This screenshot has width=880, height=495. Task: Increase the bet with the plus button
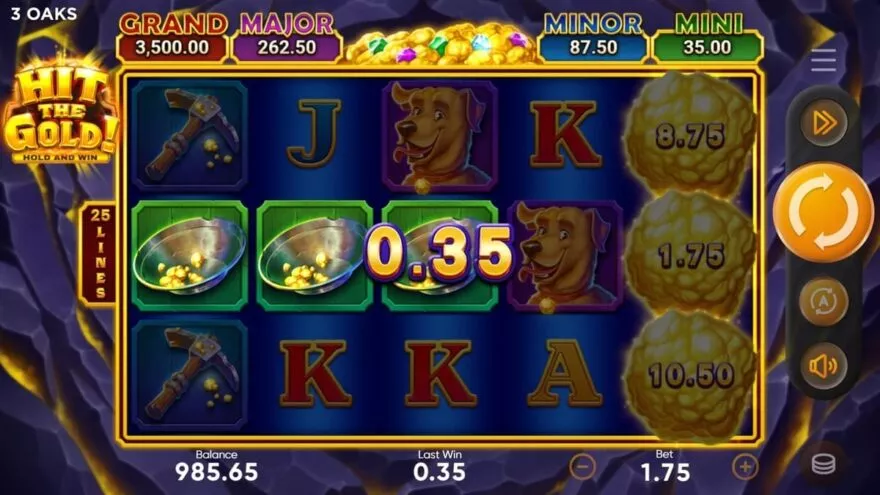click(x=745, y=466)
